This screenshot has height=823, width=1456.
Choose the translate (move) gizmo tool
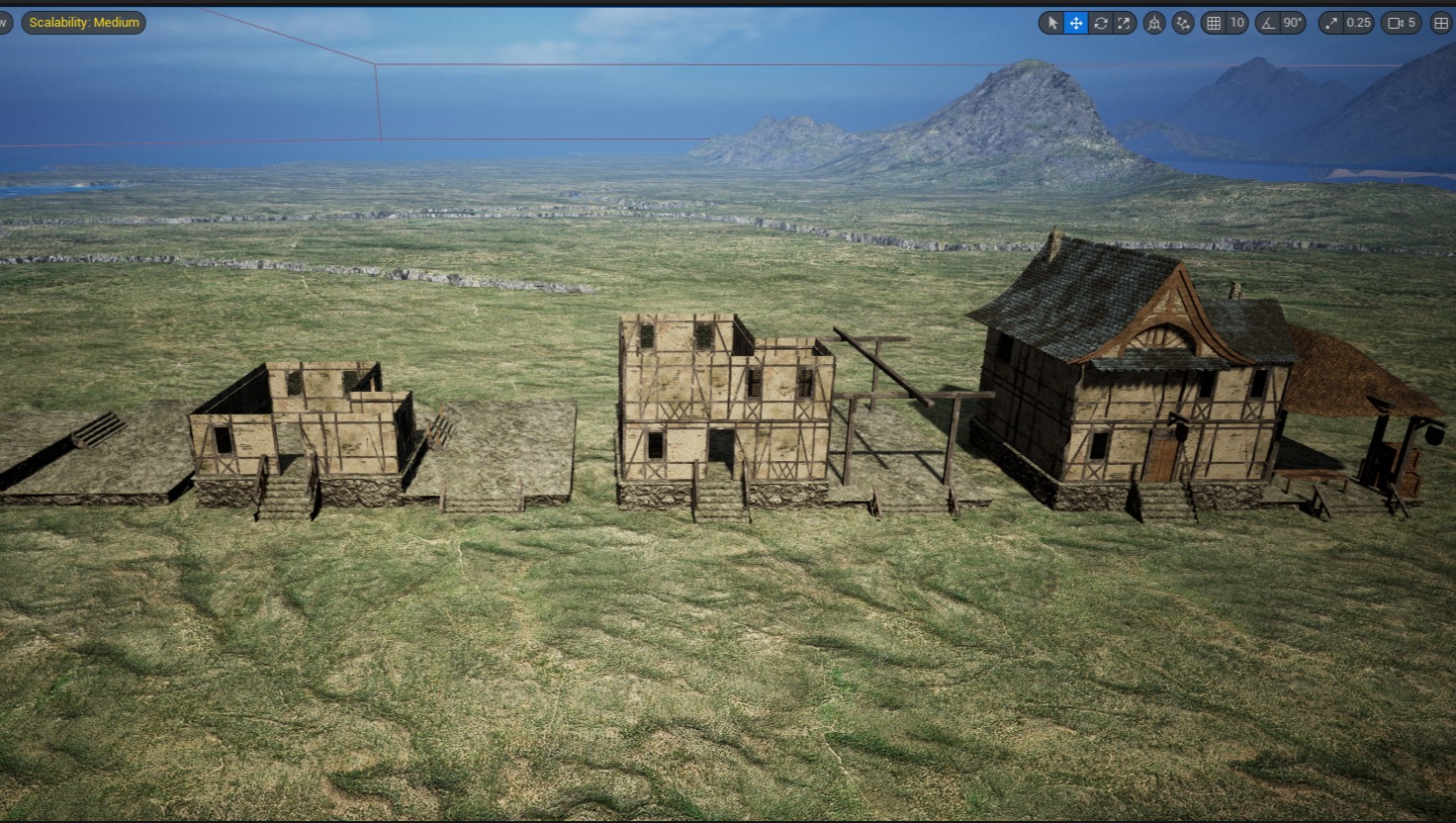[x=1076, y=23]
